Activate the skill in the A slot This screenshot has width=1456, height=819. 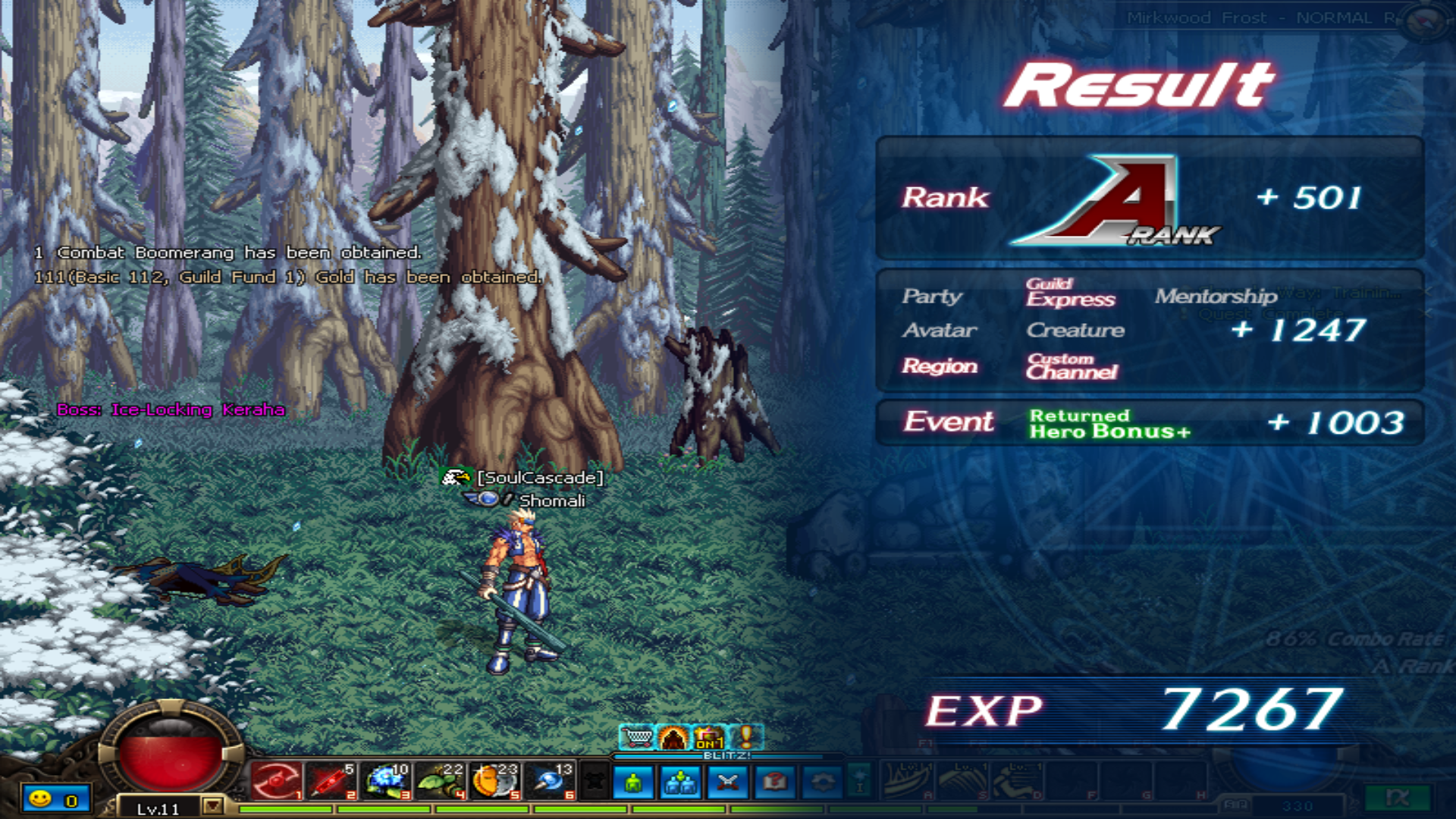908,781
